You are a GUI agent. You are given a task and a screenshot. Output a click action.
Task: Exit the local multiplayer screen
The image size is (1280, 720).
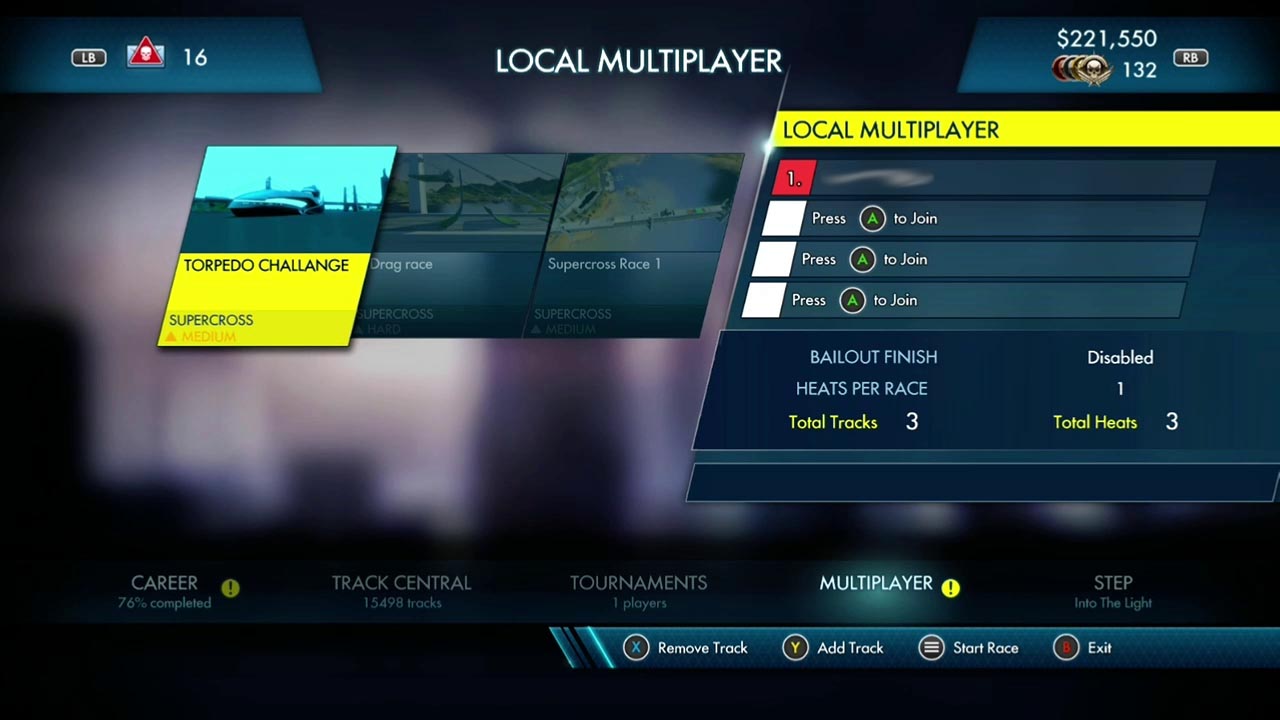[x=1083, y=648]
